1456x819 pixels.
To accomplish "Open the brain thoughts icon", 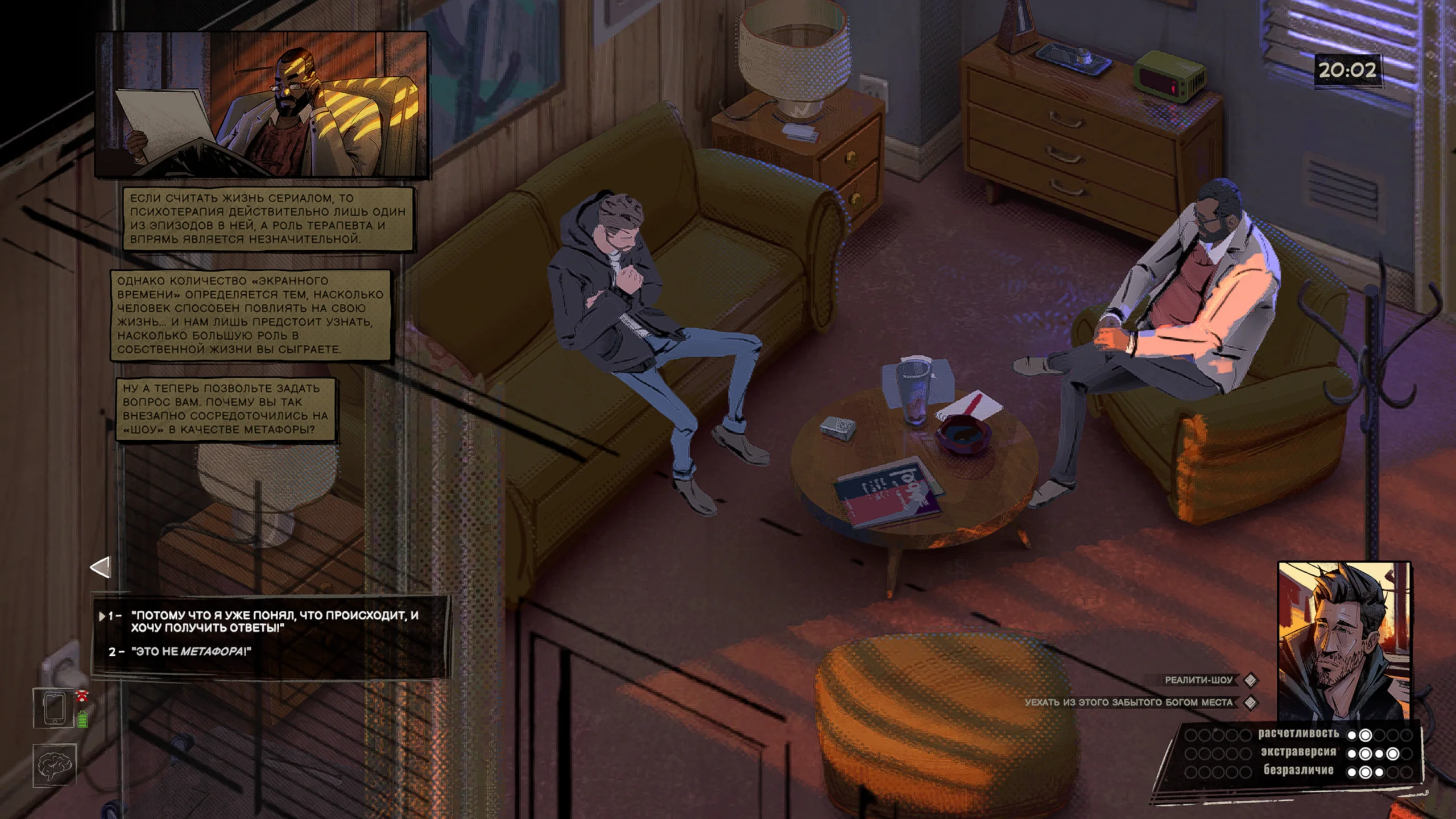I will [x=54, y=766].
